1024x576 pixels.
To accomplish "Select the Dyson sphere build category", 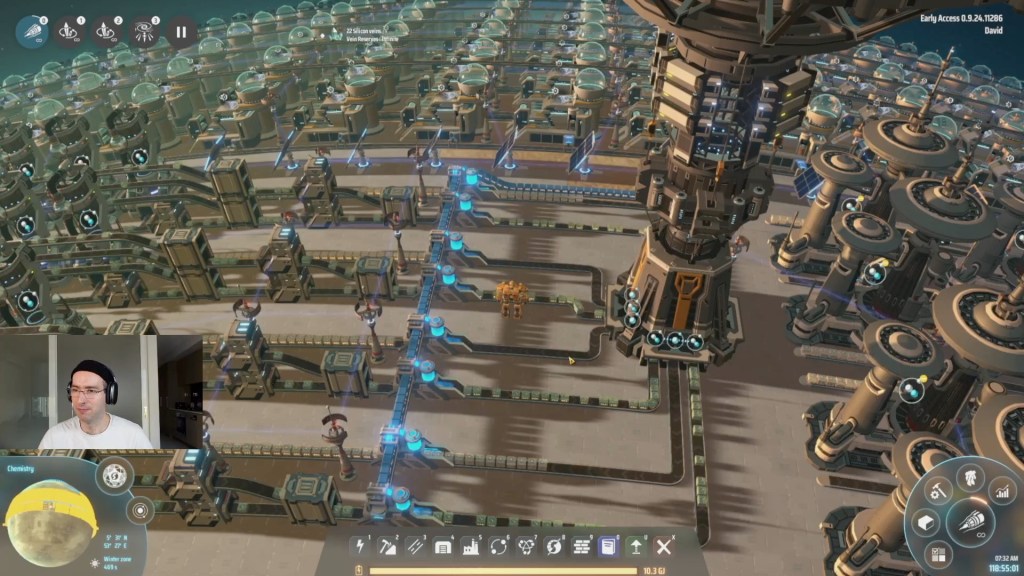I will pyautogui.click(x=526, y=547).
